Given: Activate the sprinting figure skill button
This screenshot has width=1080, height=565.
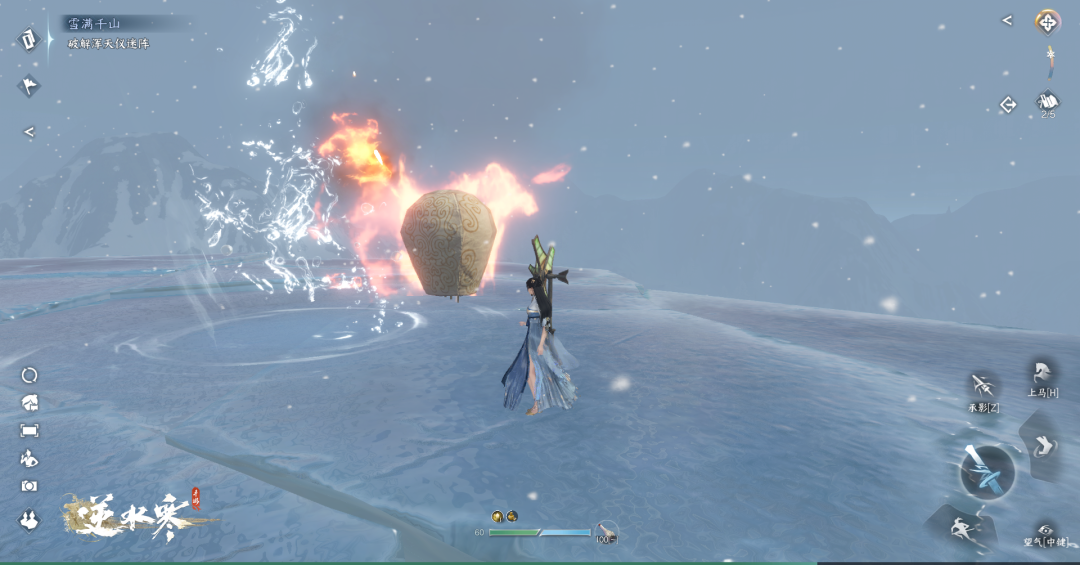Looking at the screenshot, I should point(960,527).
